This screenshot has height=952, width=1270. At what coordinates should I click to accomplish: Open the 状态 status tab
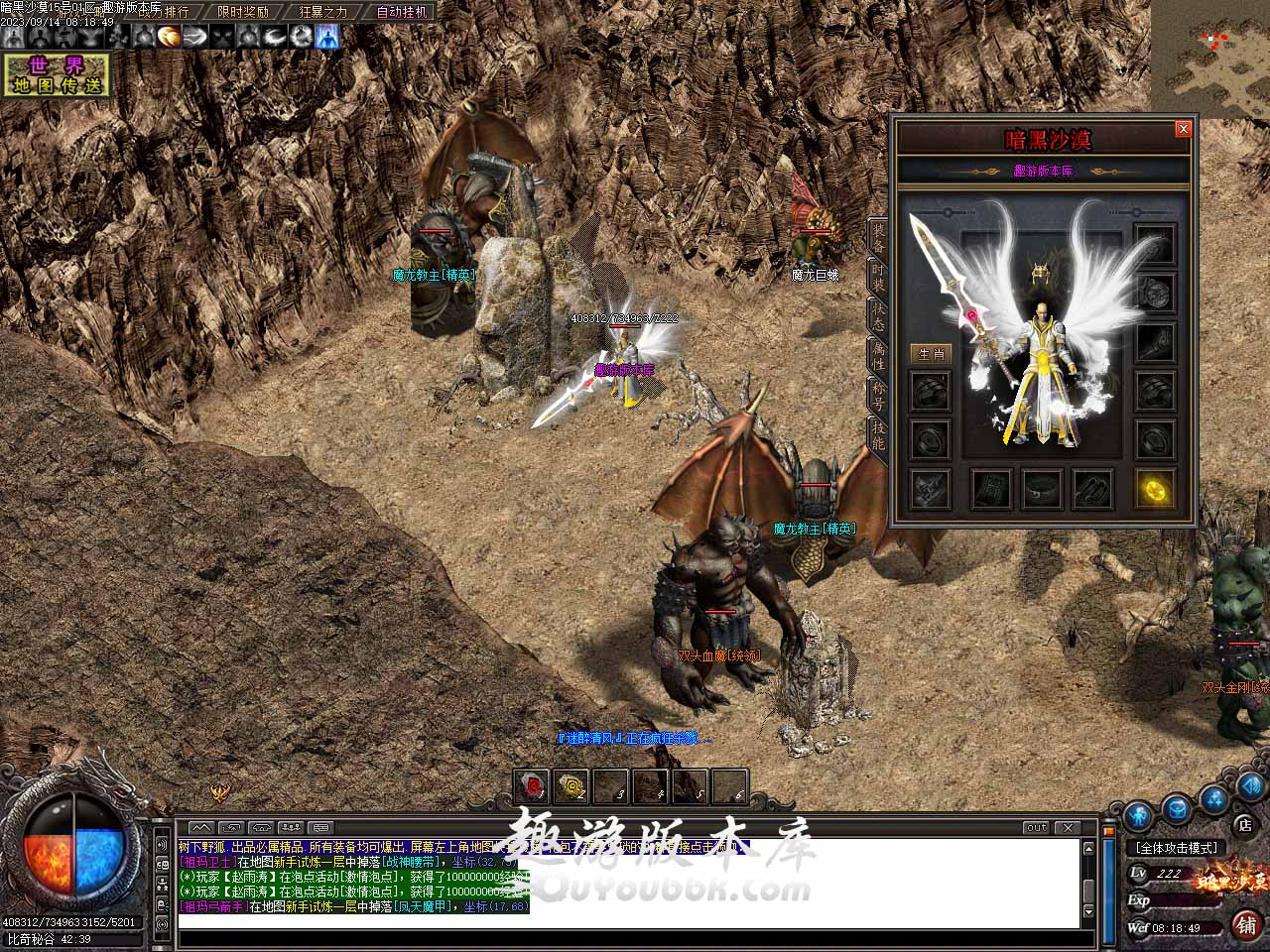[x=878, y=315]
